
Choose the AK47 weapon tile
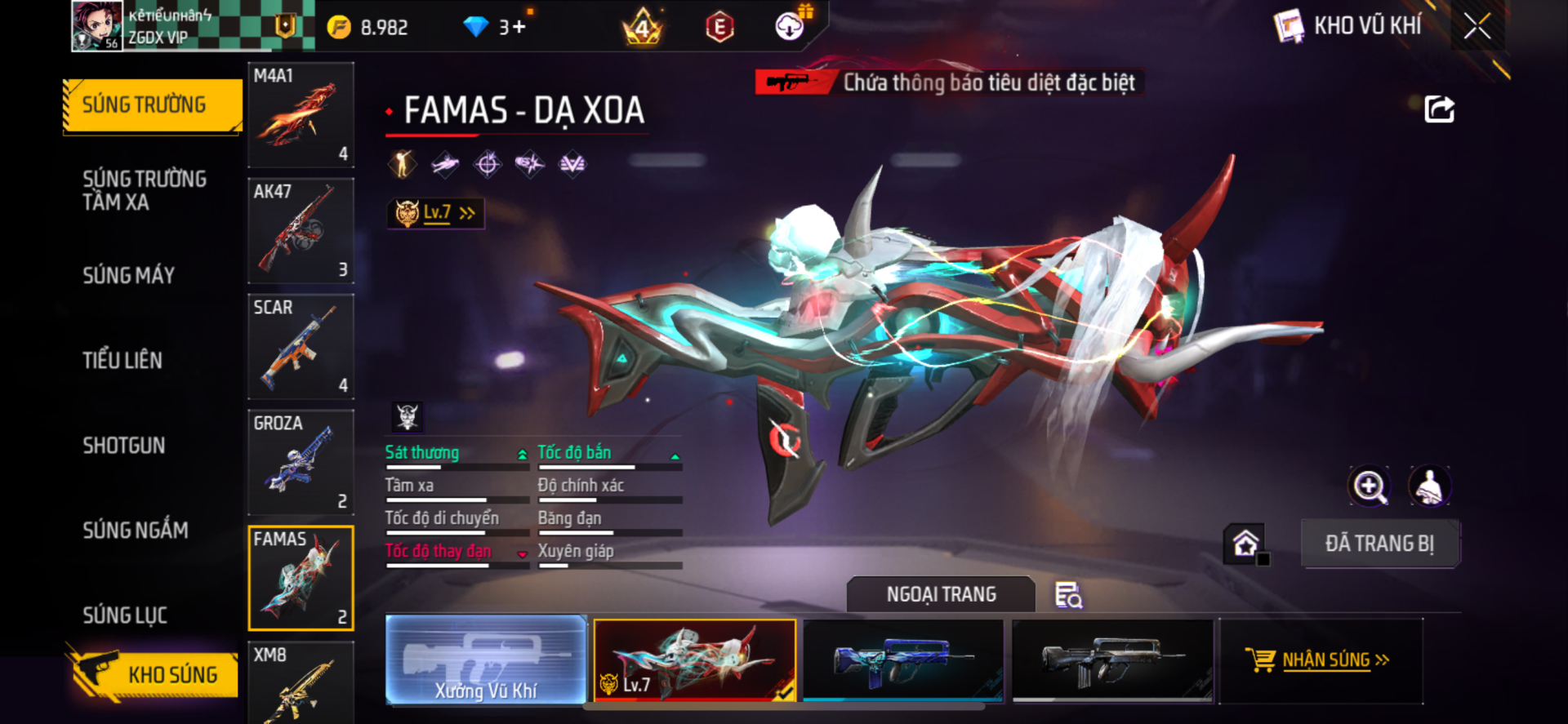[301, 231]
